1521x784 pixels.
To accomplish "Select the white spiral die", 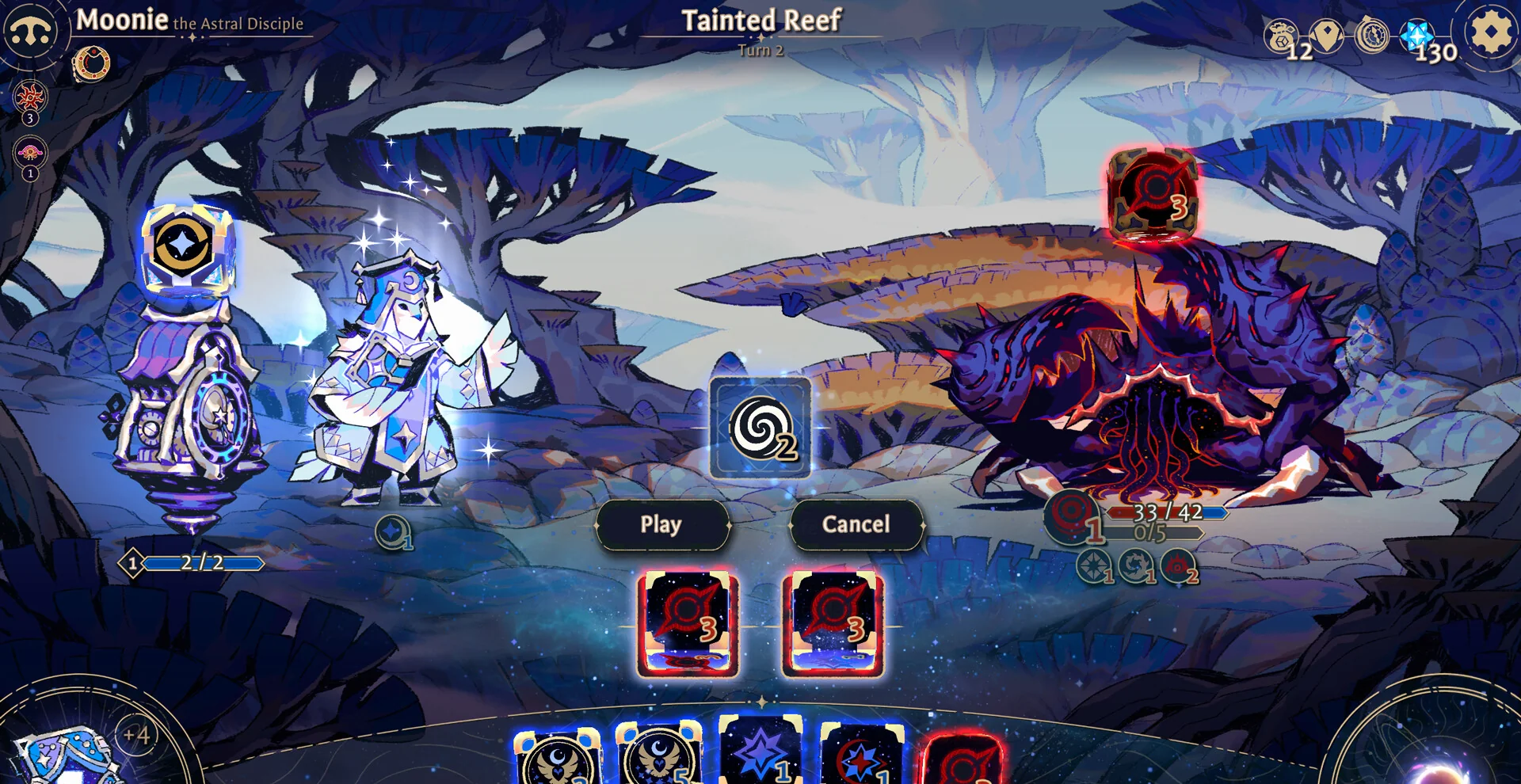I will 760,428.
